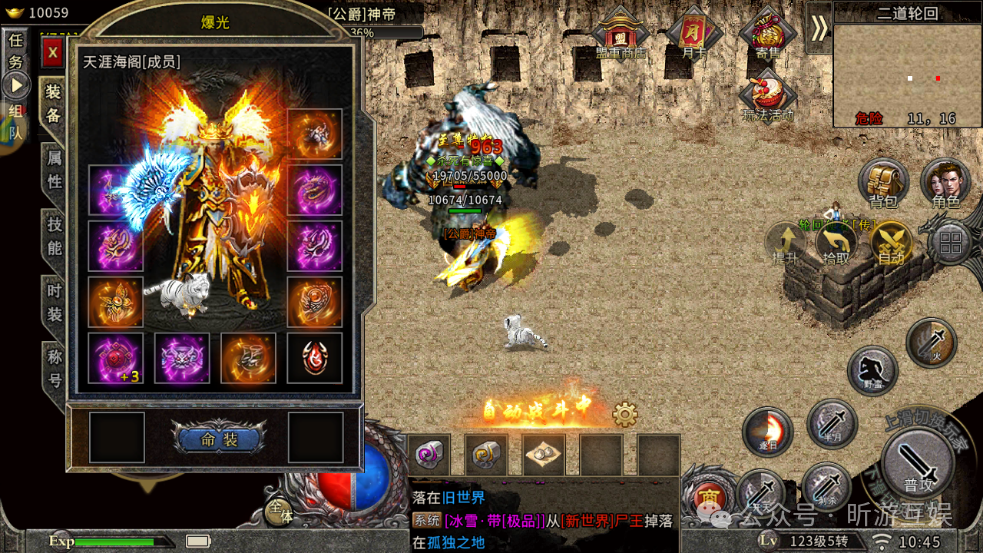This screenshot has width=983, height=553.
Task: Tap the 拾取 pickup button
Action: tap(836, 244)
